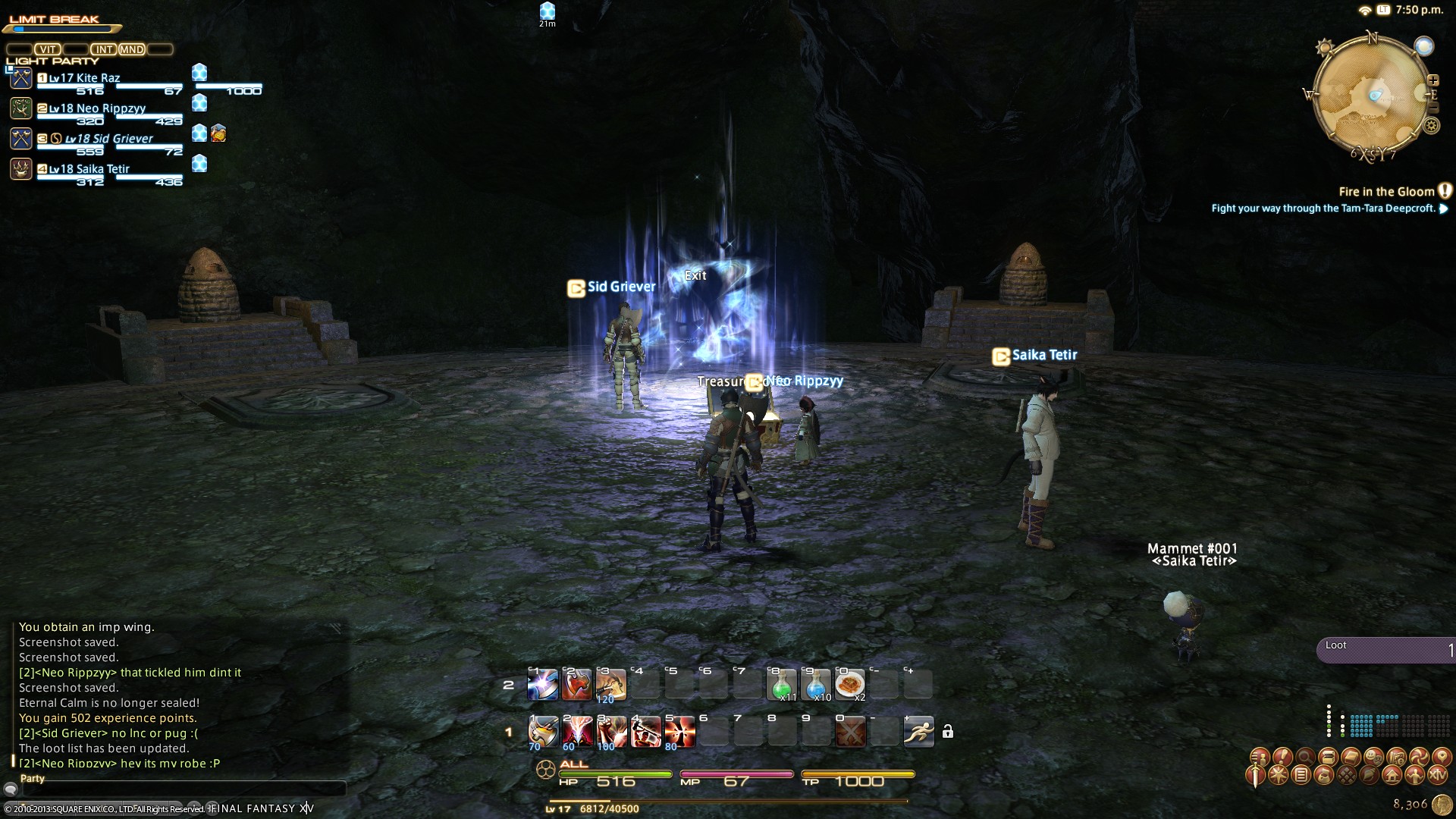Use the blue ether potion slot

click(x=816, y=684)
